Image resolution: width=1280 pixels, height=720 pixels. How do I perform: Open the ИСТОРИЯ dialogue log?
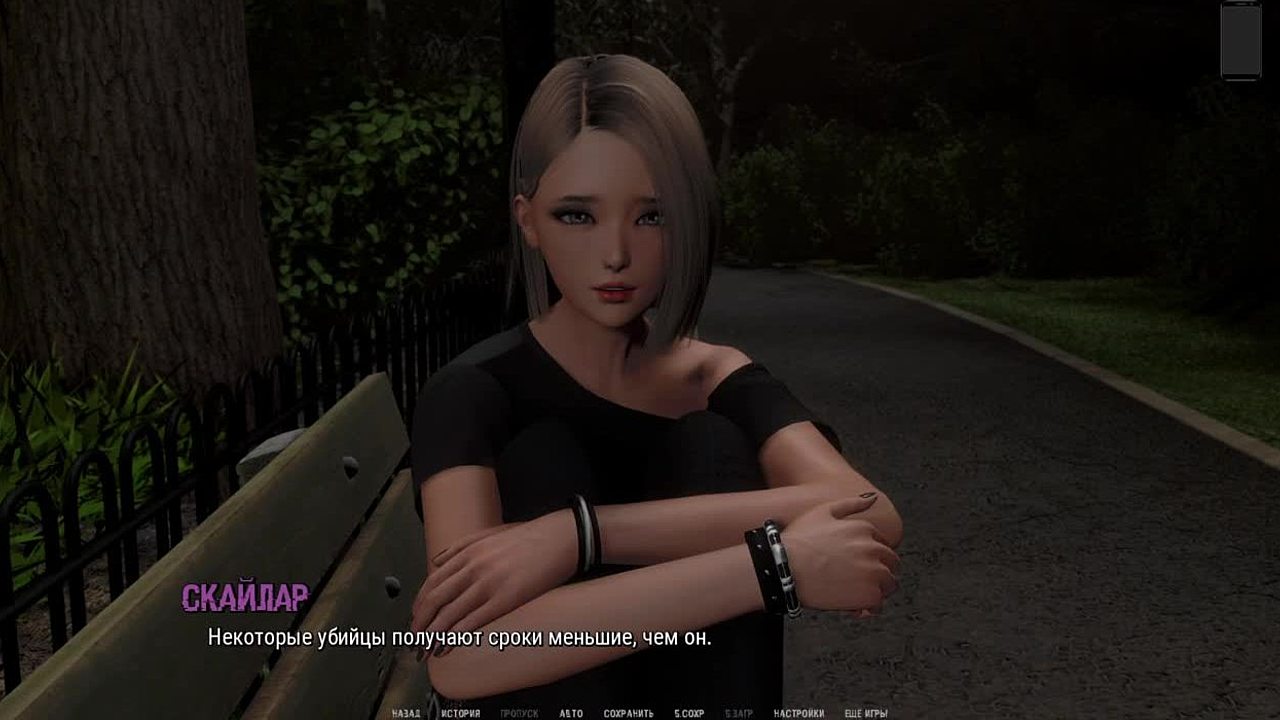point(461,713)
